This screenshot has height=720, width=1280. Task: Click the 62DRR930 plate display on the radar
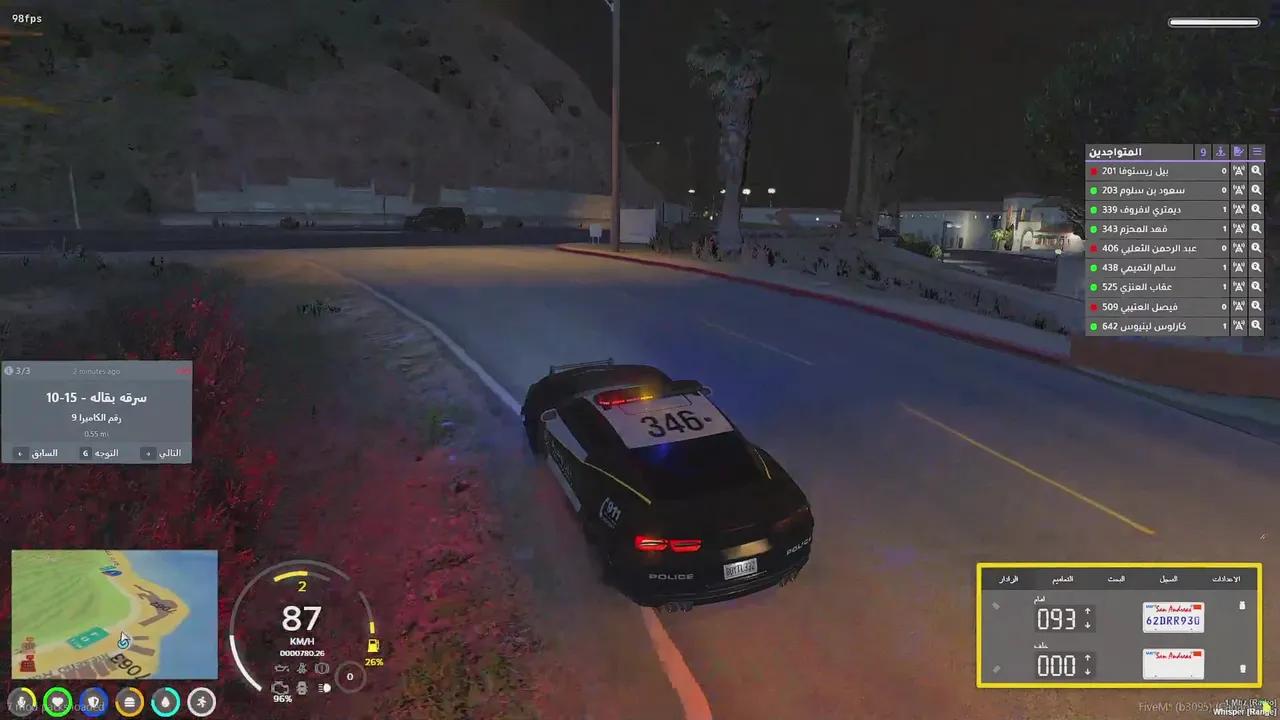pos(1174,618)
